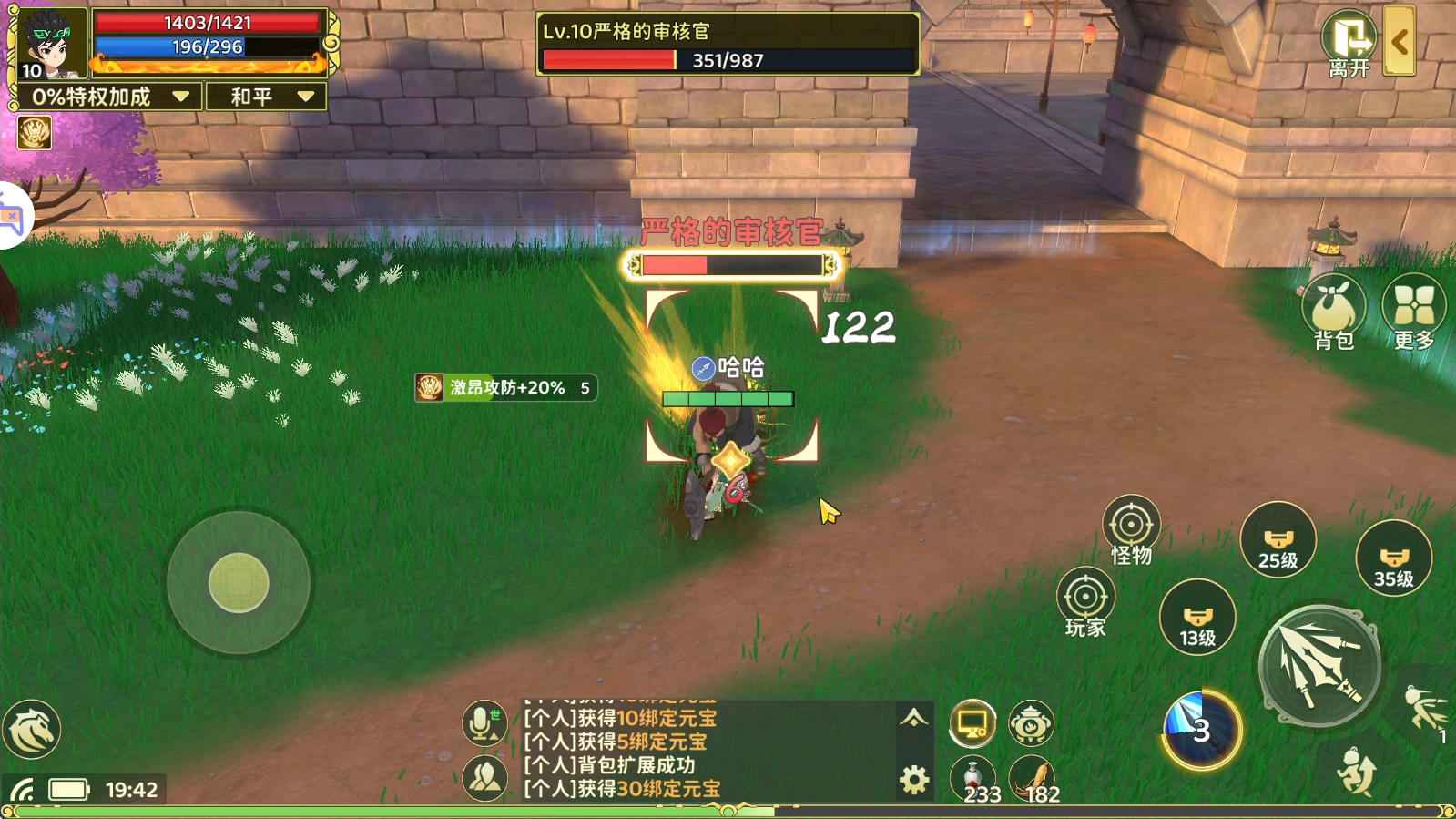1456x819 pixels.
Task: Use the red potion bottle (233)
Action: 973,779
